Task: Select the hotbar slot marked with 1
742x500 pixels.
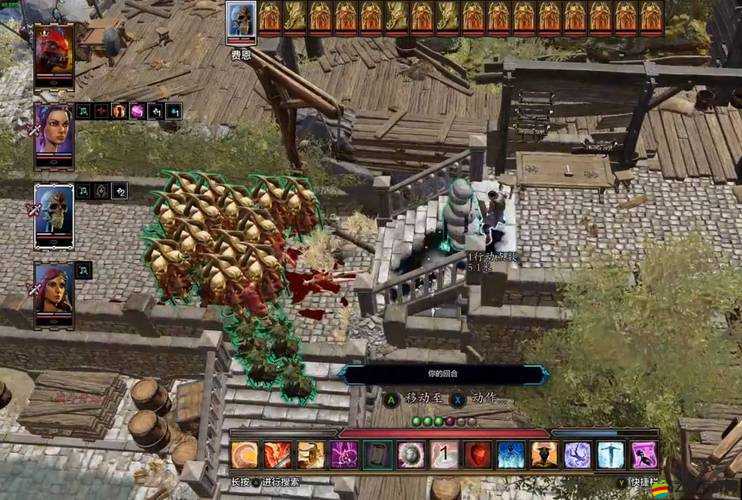Action: click(444, 455)
